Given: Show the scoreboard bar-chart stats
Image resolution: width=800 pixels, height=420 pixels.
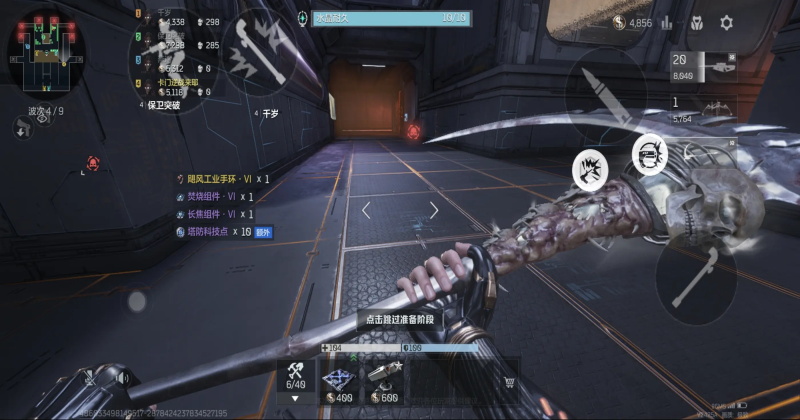Looking at the screenshot, I should coord(667,22).
